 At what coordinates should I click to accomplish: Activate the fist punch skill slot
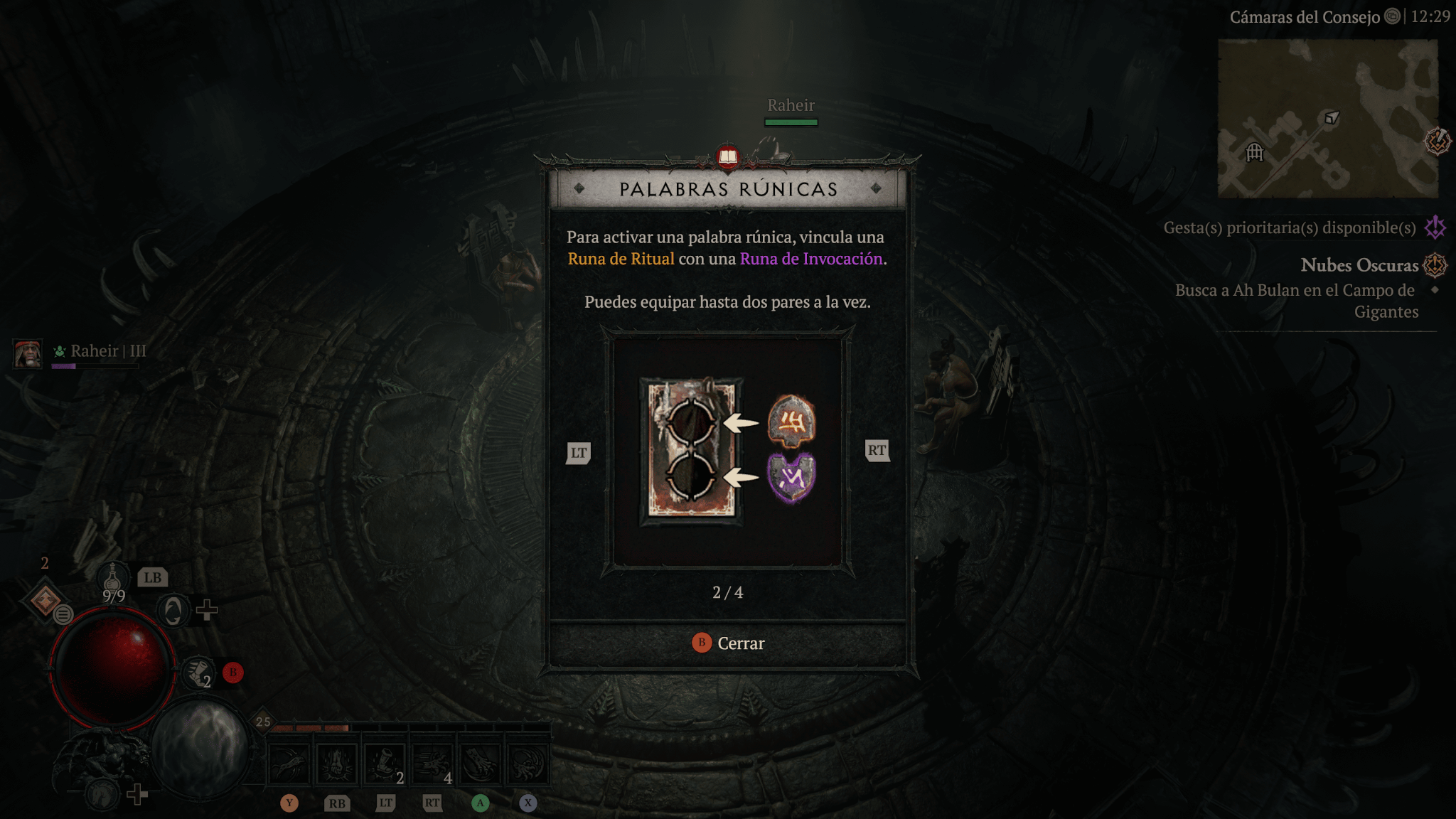(337, 764)
